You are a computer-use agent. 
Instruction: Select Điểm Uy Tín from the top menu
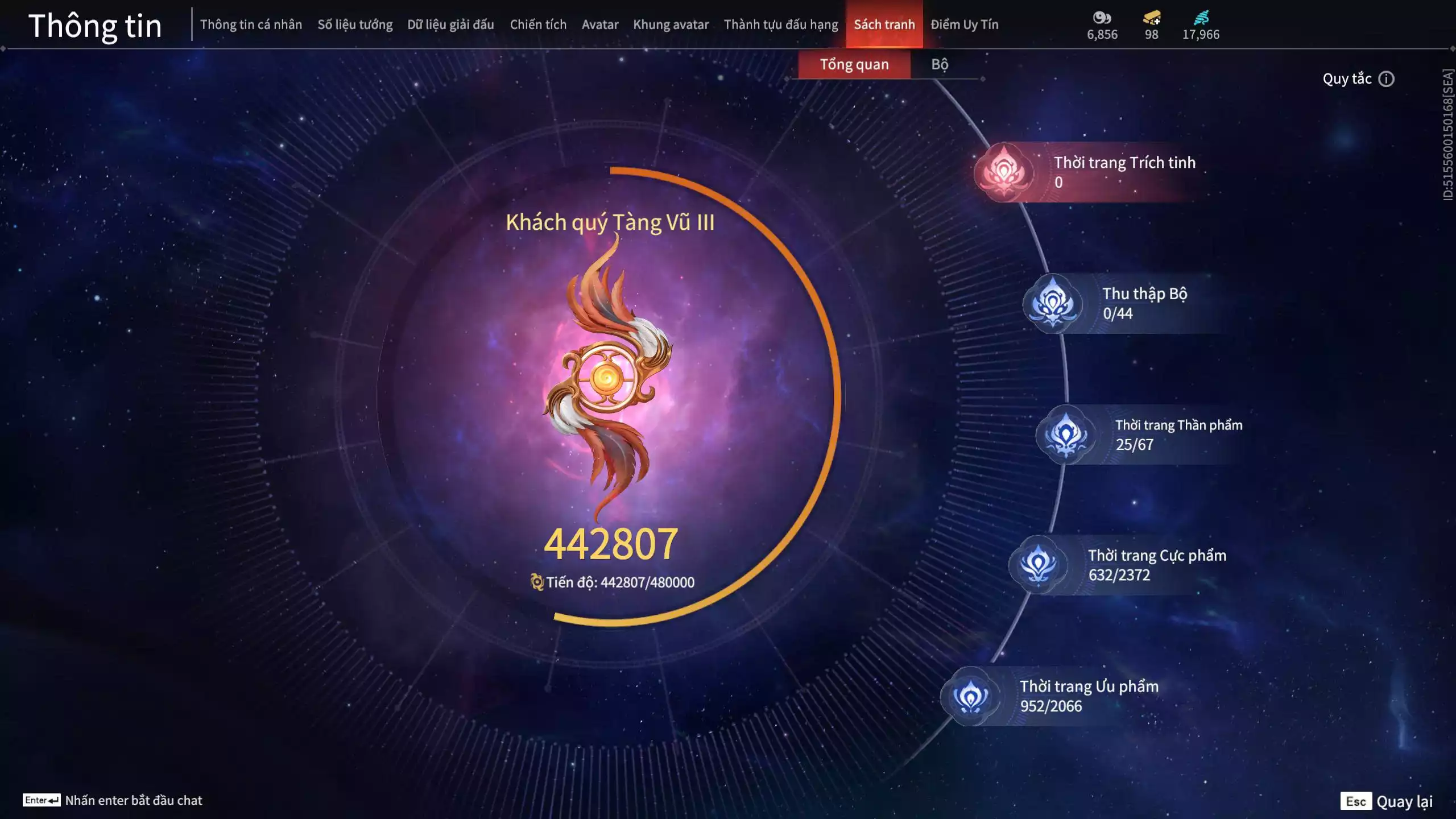pyautogui.click(x=965, y=24)
